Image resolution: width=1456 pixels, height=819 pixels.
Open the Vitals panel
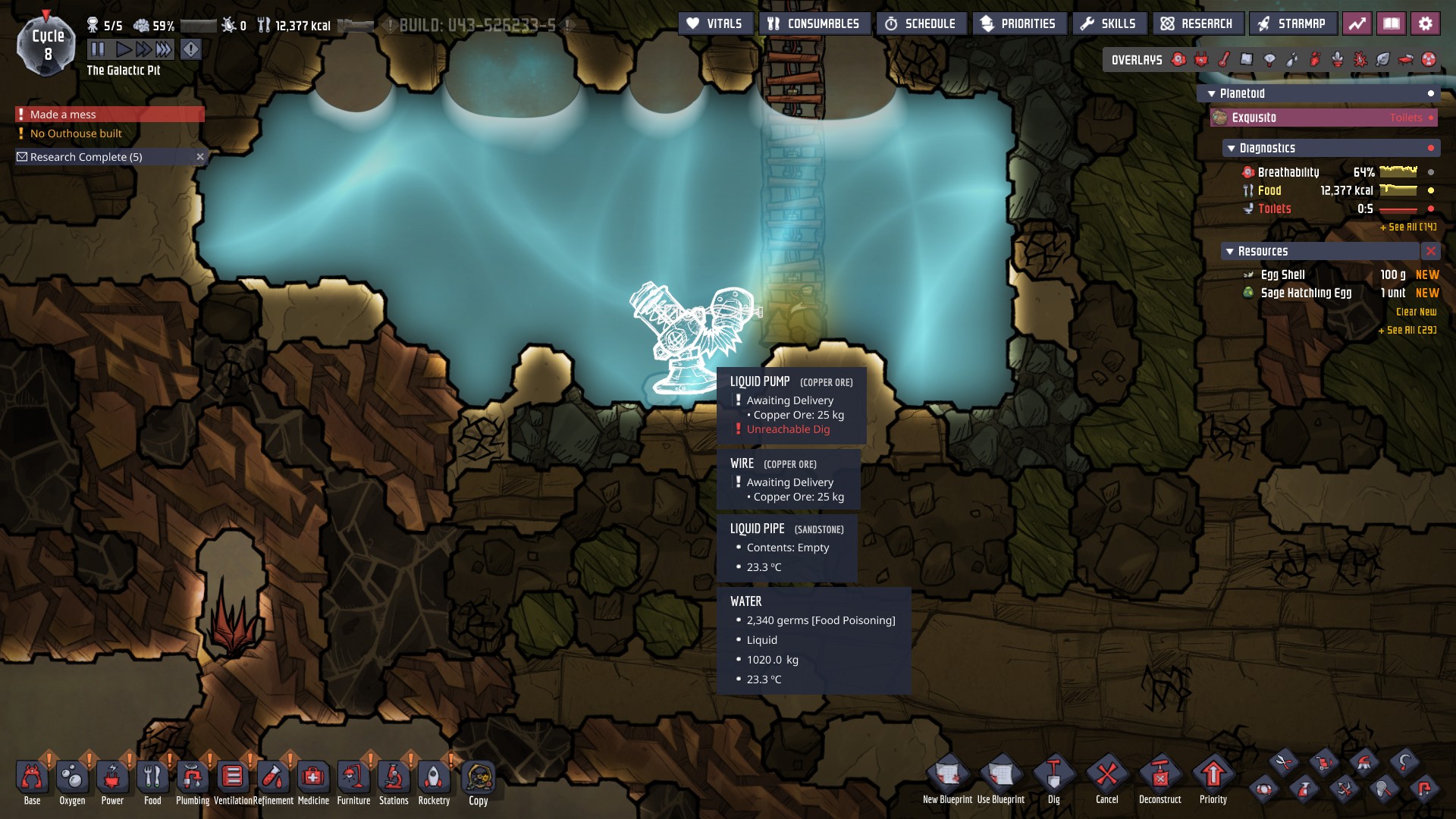pos(714,24)
